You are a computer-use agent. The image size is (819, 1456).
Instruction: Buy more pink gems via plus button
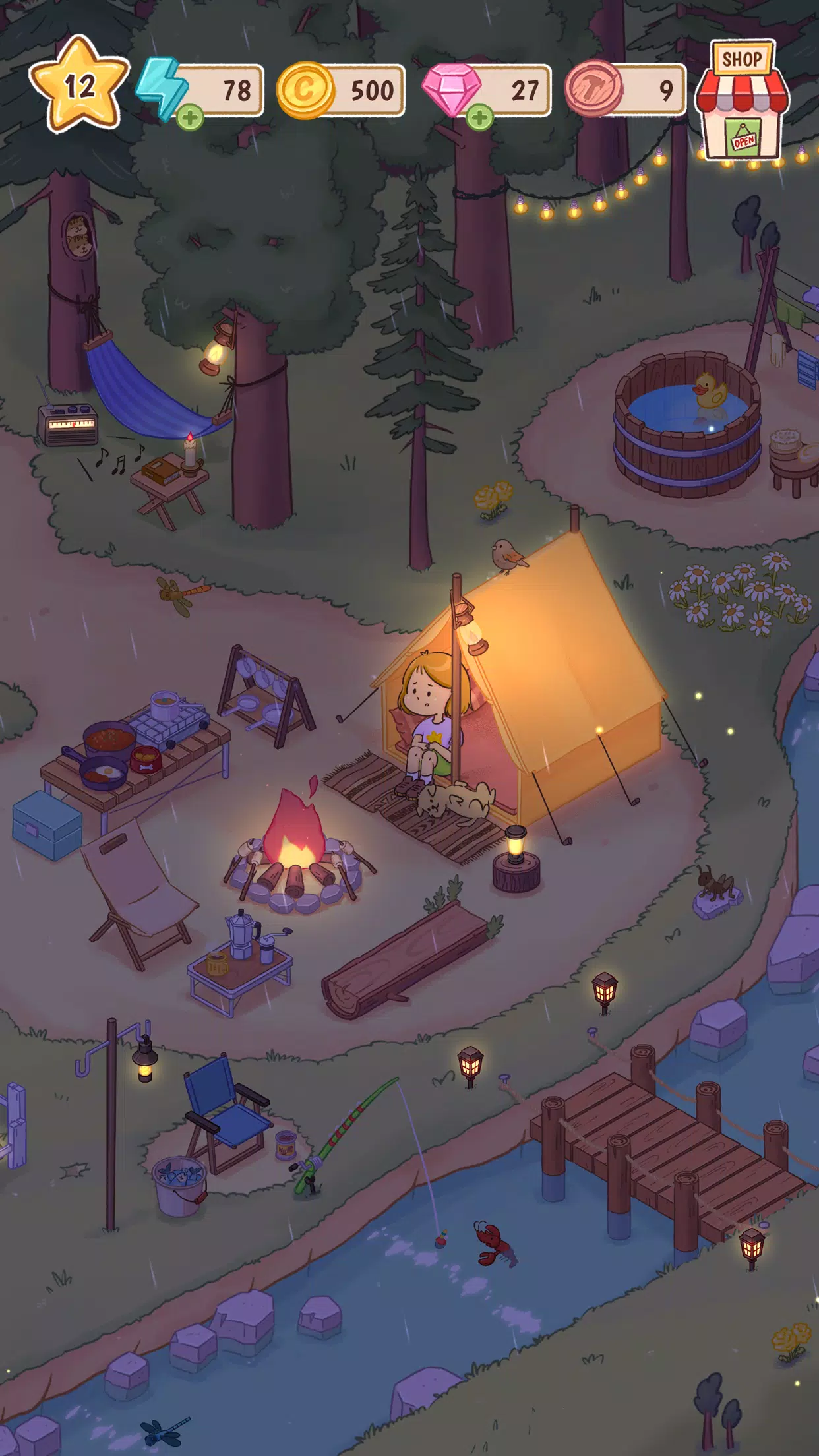[x=479, y=118]
